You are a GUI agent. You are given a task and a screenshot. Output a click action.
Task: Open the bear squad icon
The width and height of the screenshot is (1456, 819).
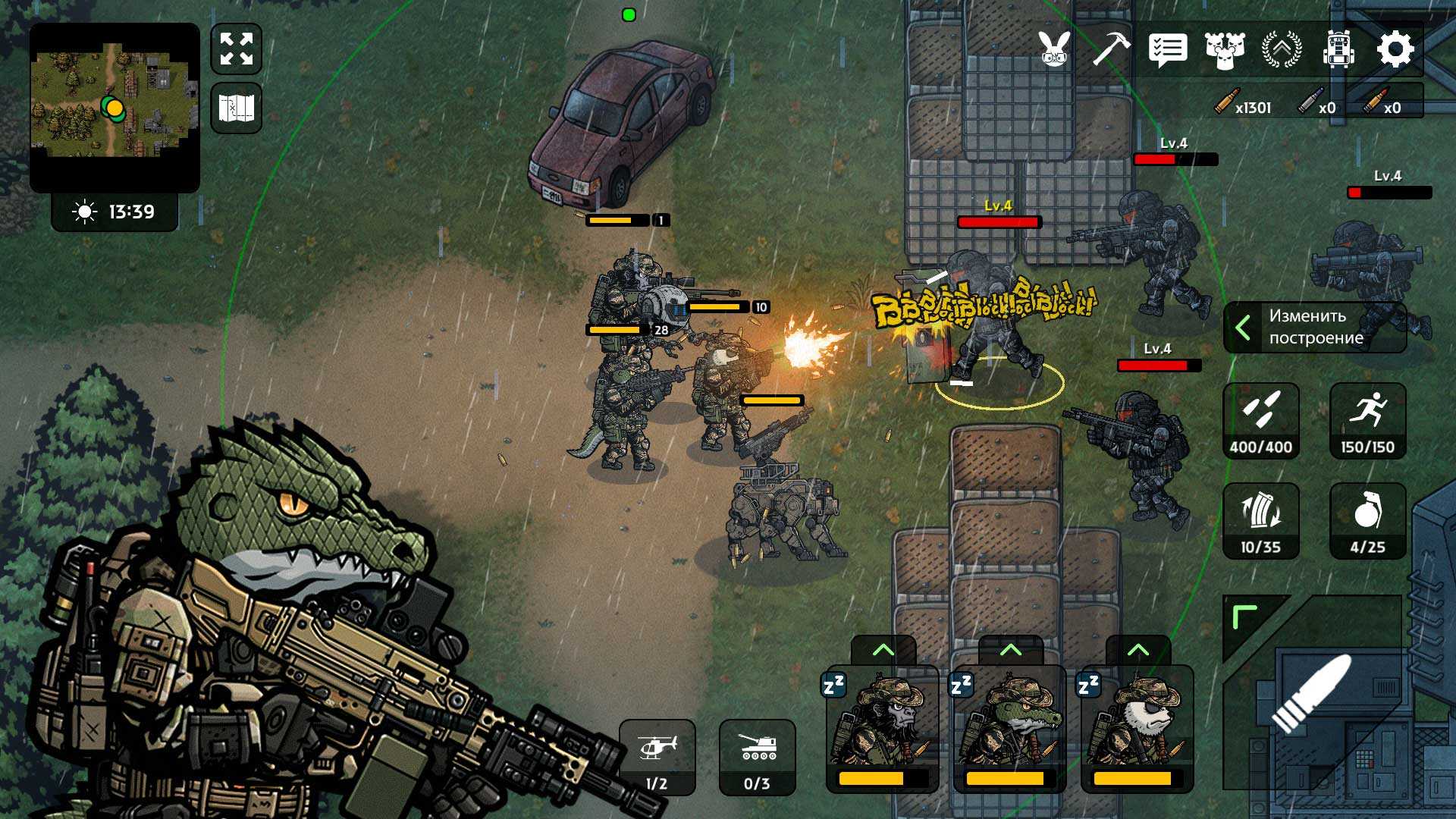(x=1225, y=50)
